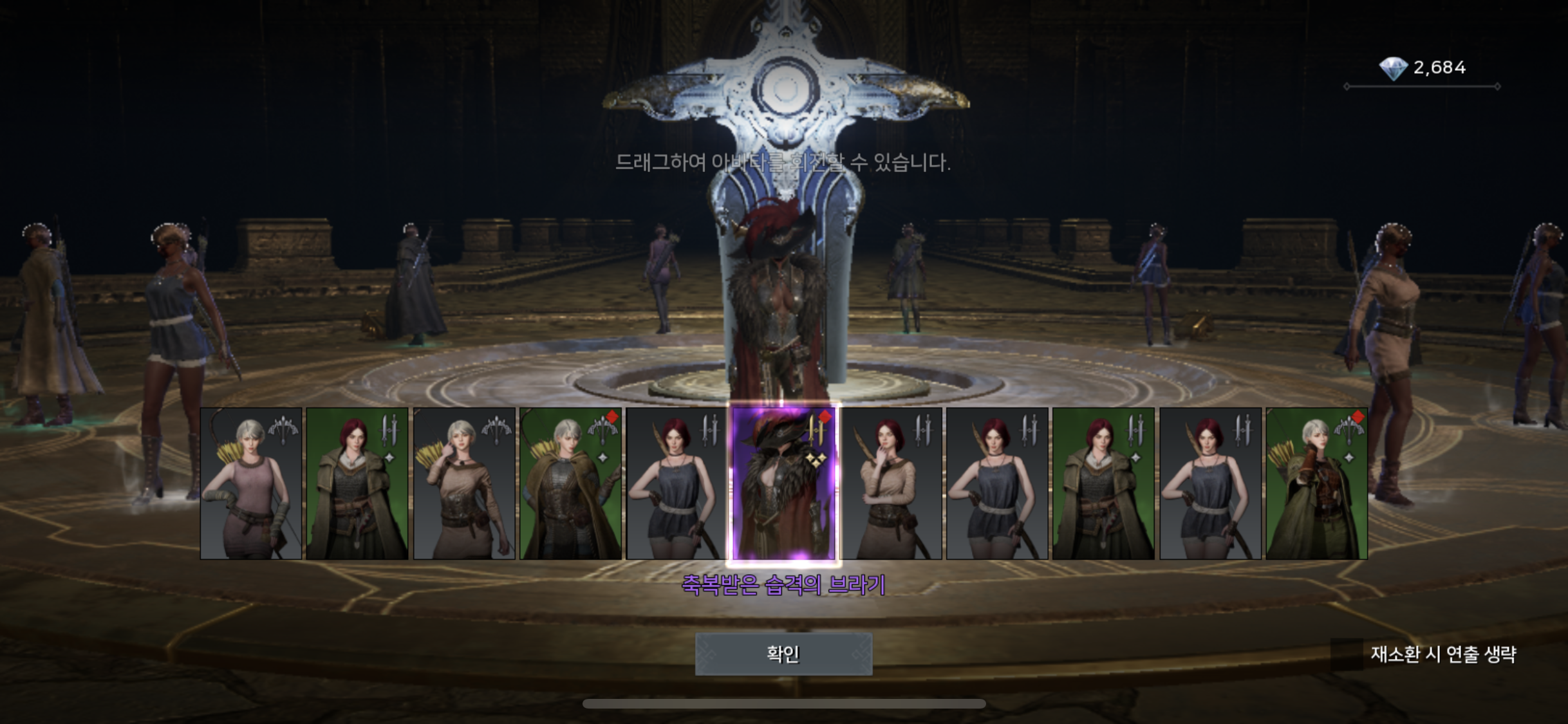Select the purple glowing feathered-hat avatar card
The height and width of the screenshot is (724, 1568).
tap(784, 483)
